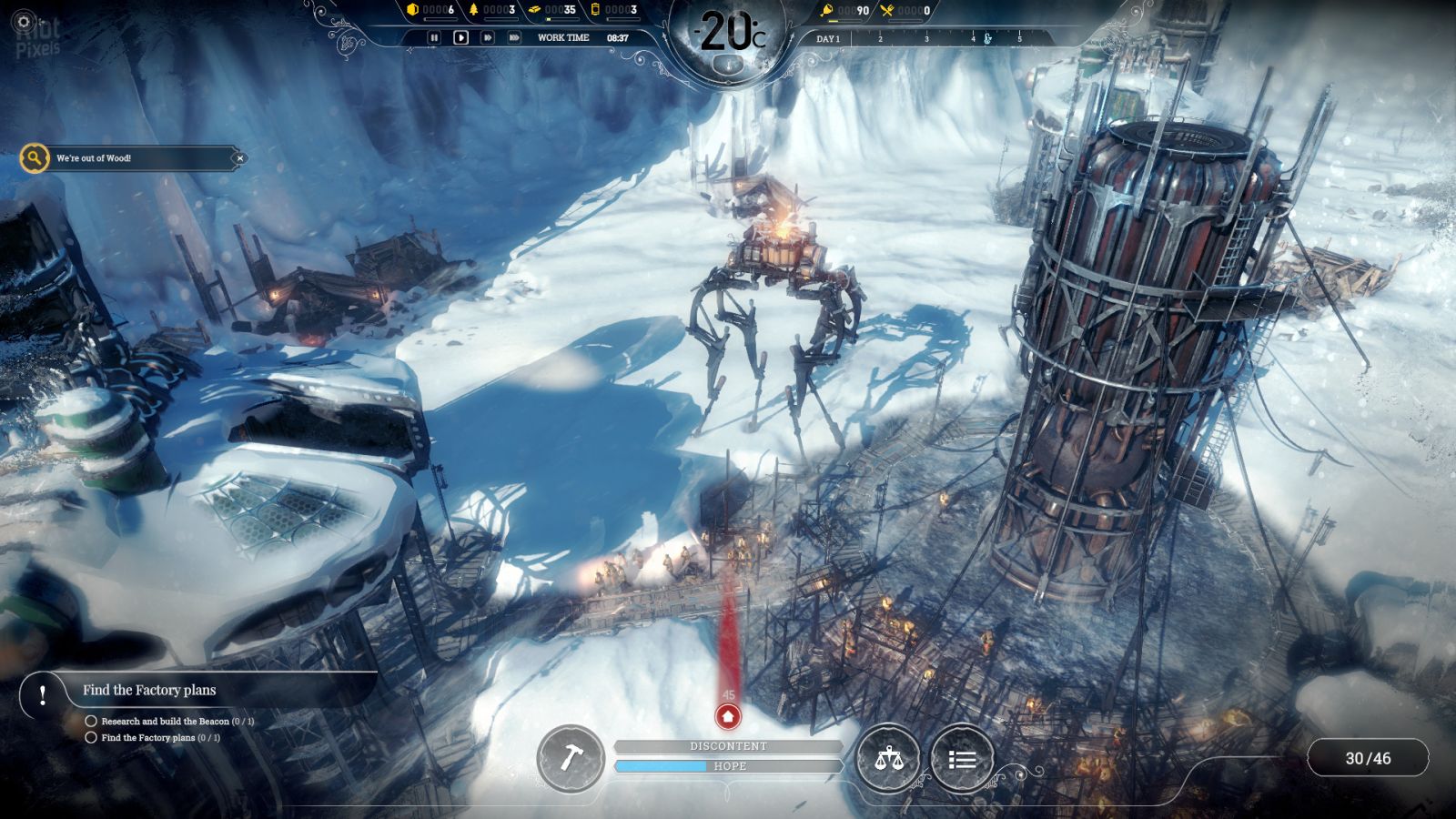1456x819 pixels.
Task: Click the red home marker icon
Action: pyautogui.click(x=727, y=717)
